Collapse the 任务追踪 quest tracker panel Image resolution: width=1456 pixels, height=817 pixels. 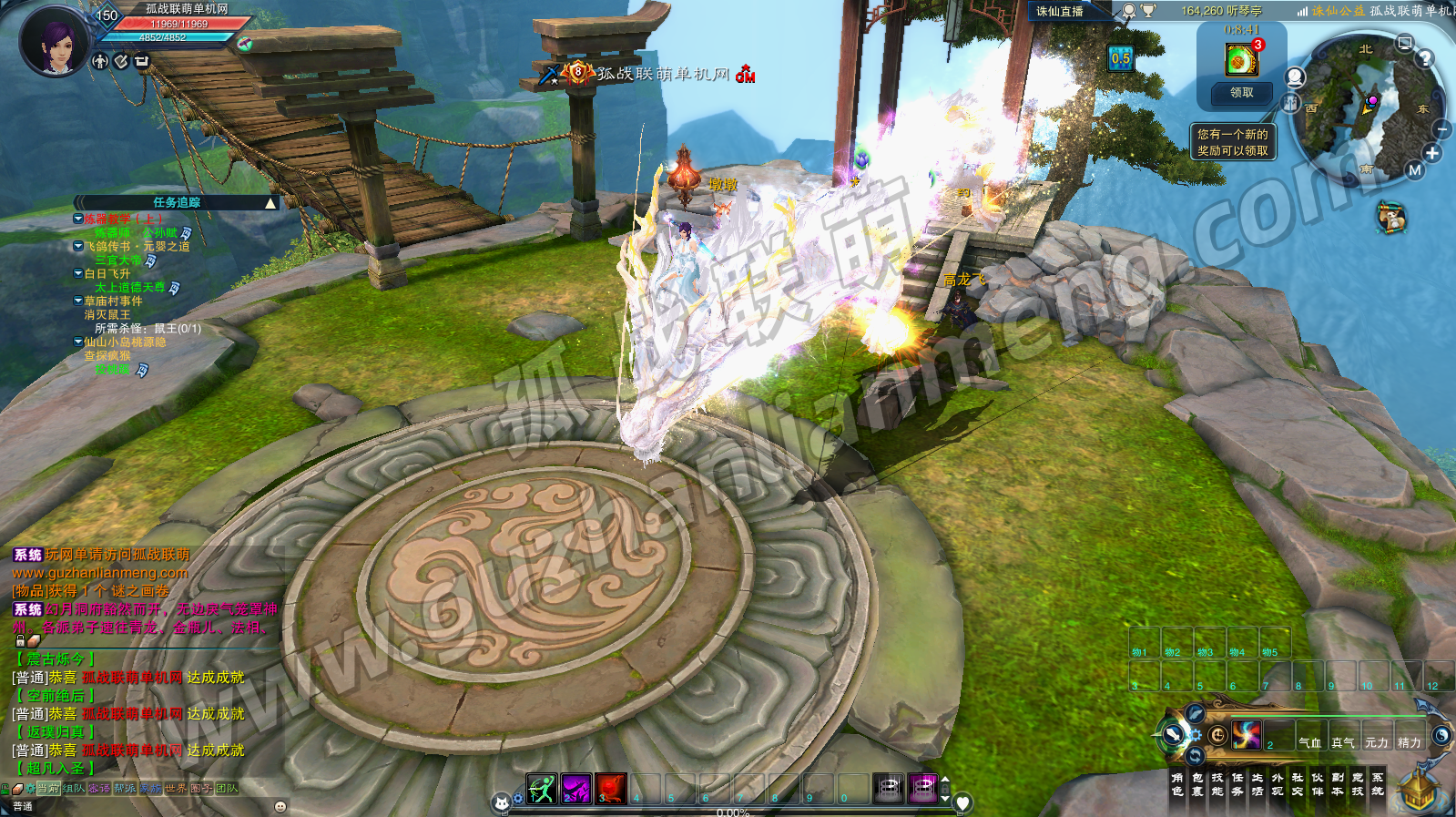(270, 203)
